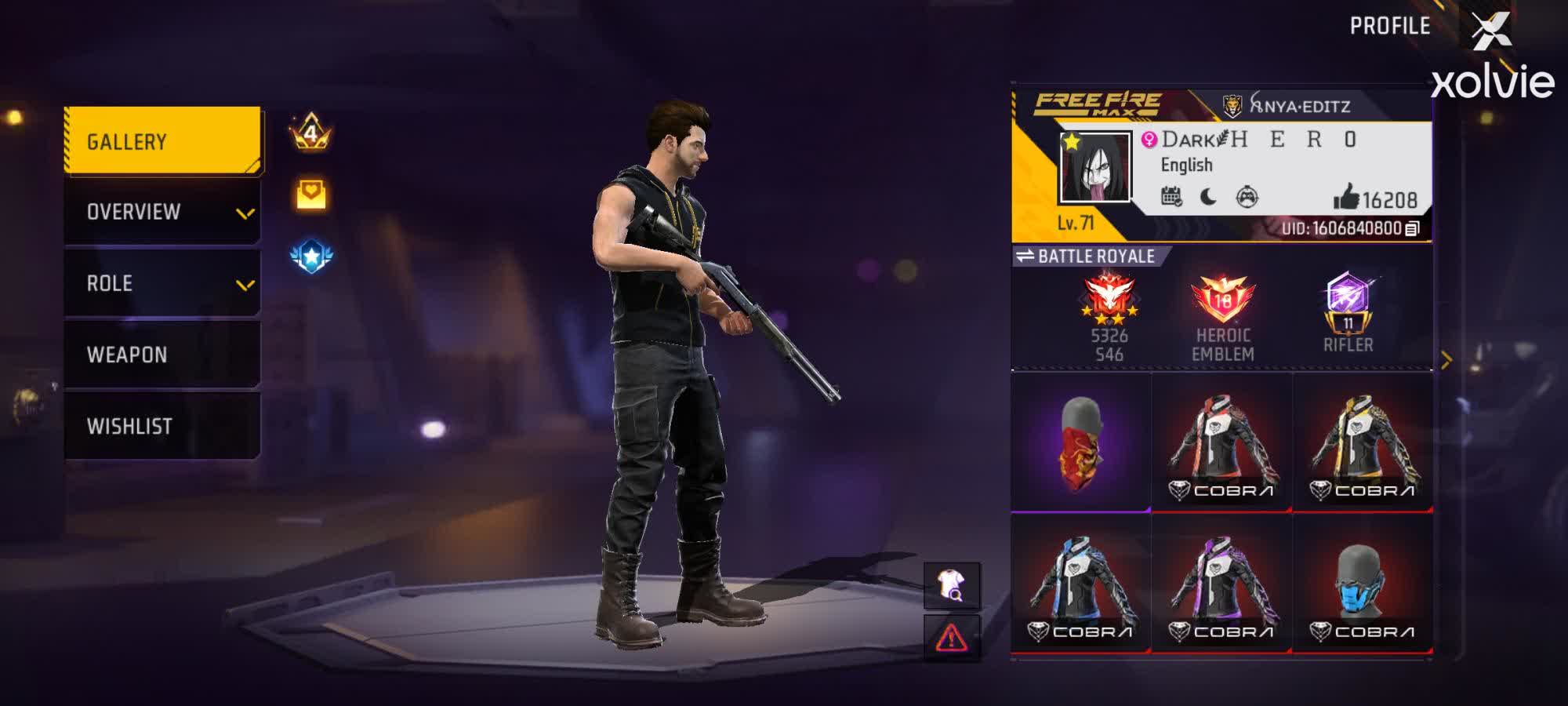Open the blue star rank badge
1568x706 pixels.
coord(312,251)
